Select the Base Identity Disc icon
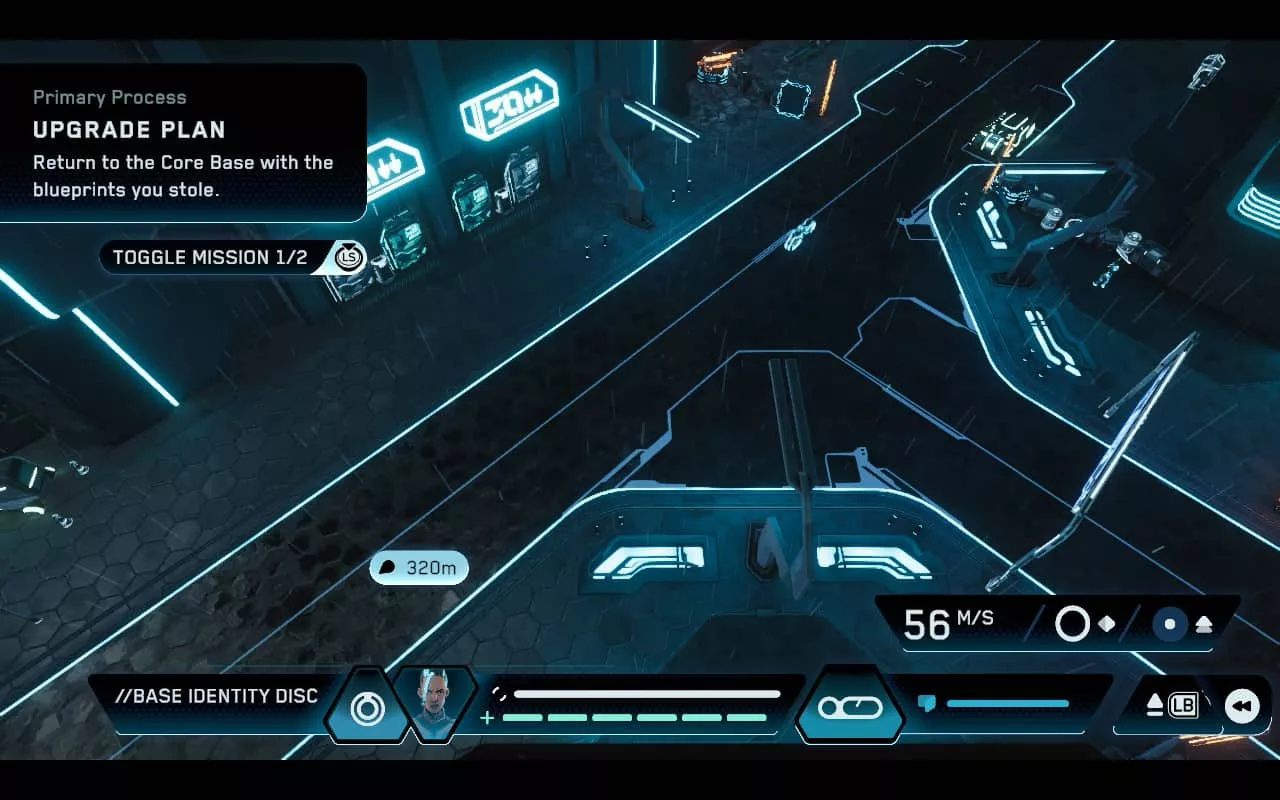The width and height of the screenshot is (1280, 800). coord(367,708)
